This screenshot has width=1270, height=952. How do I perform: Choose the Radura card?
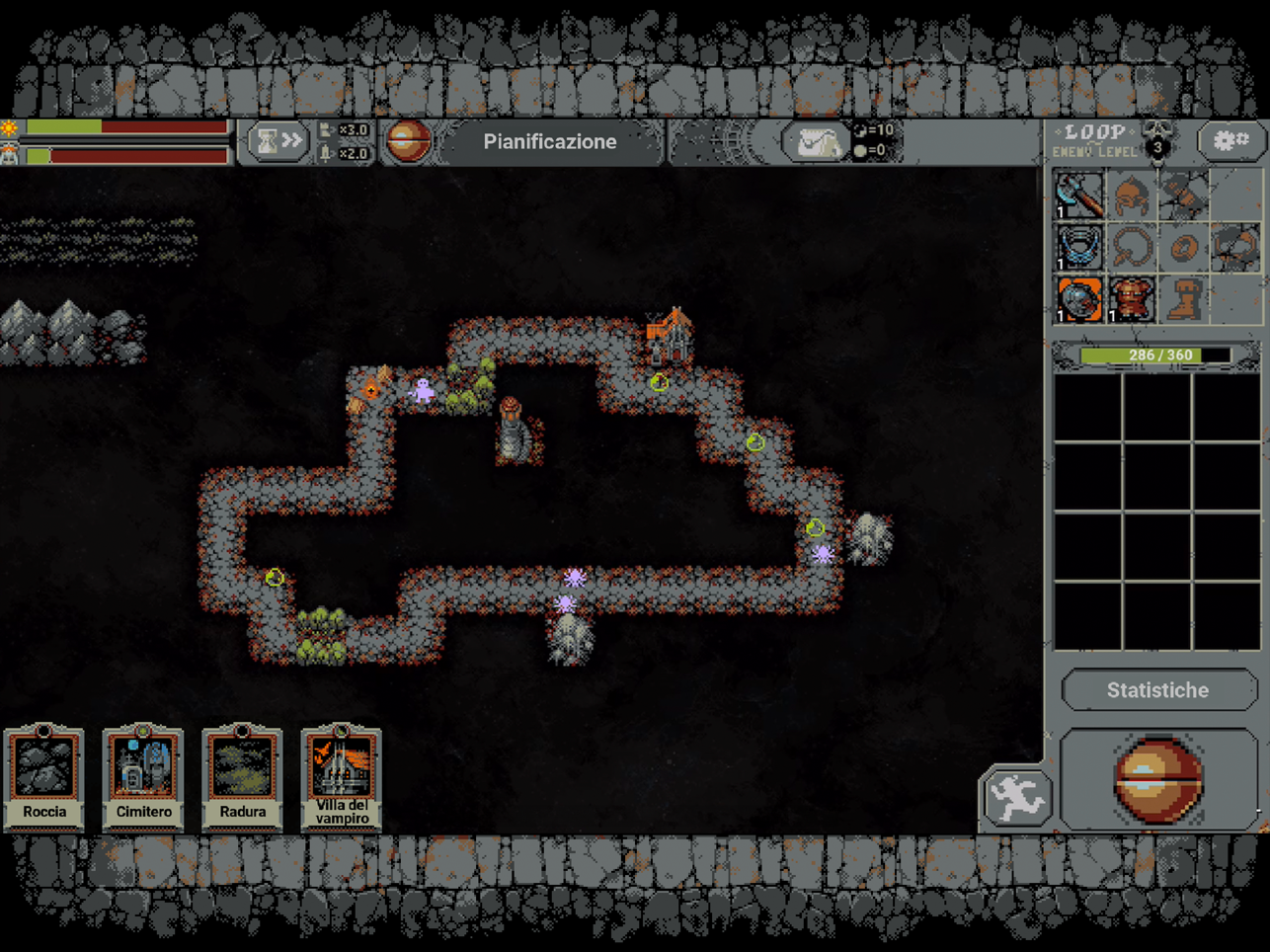coord(242,777)
